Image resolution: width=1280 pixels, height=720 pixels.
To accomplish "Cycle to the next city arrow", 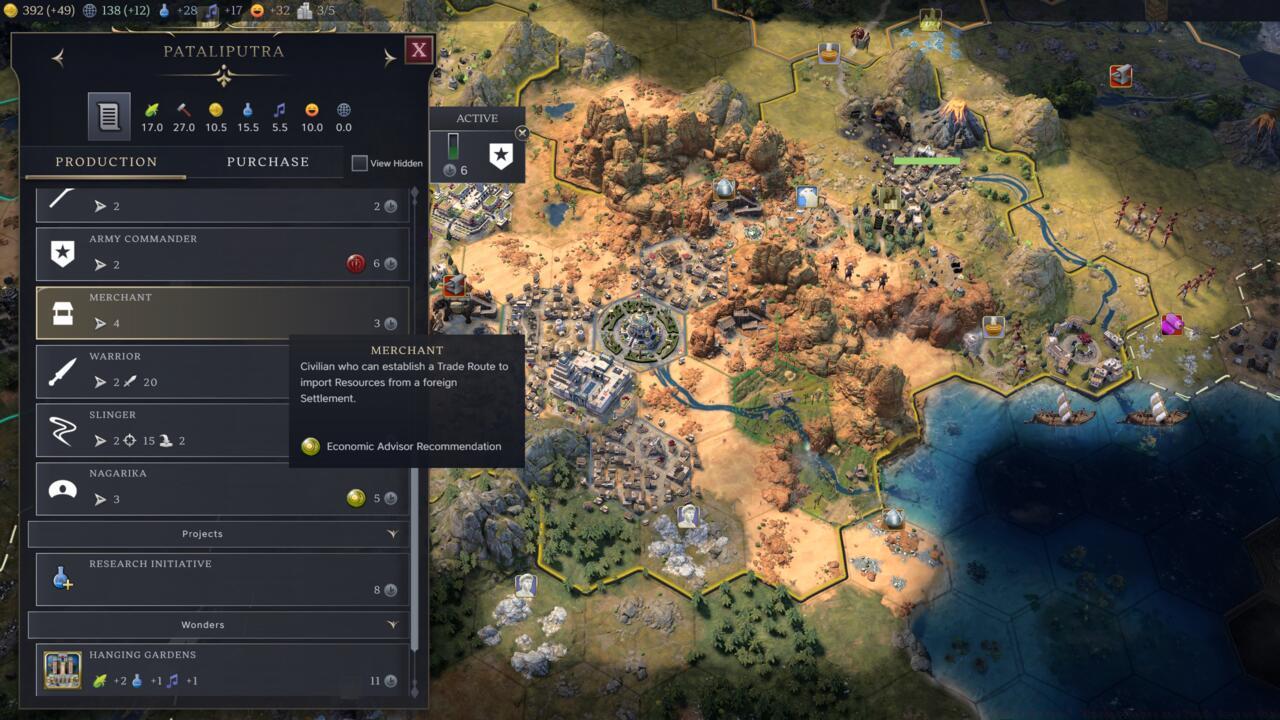I will click(389, 59).
